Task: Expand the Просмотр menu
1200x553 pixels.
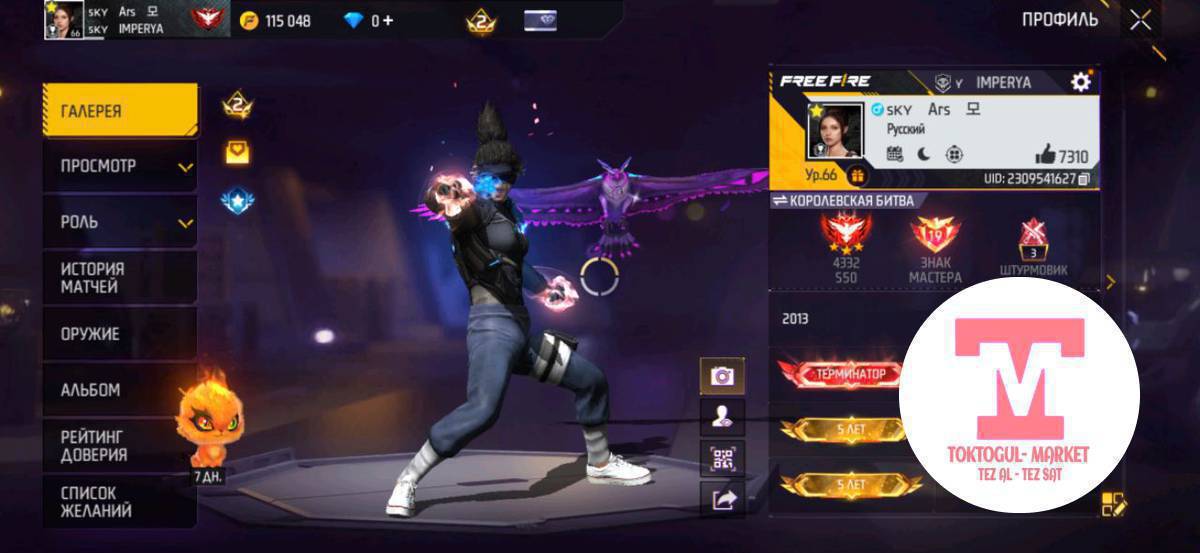Action: [119, 166]
